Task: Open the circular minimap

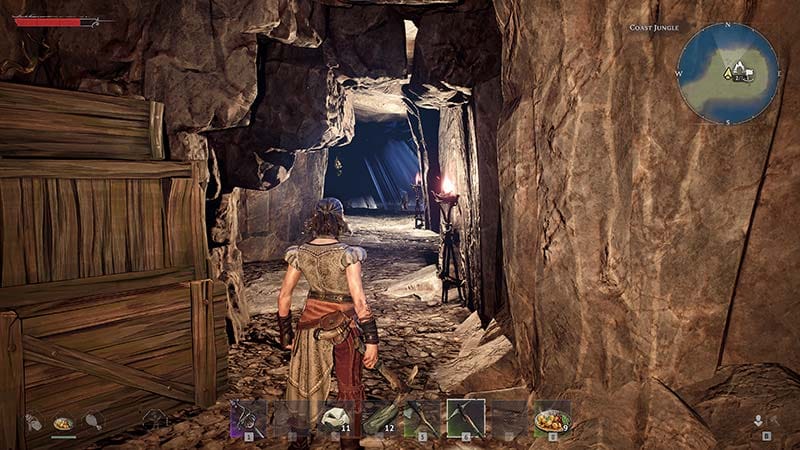Action: (x=727, y=73)
